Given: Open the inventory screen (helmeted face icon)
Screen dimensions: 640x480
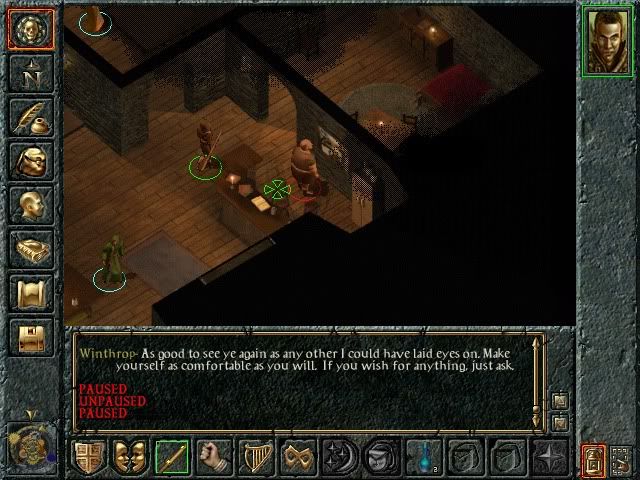Looking at the screenshot, I should (30, 162).
